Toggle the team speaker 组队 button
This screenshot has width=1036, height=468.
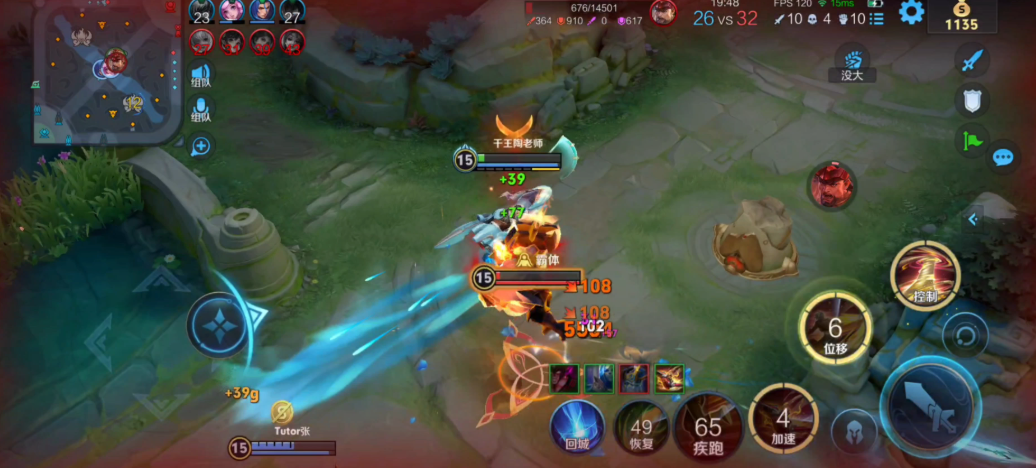click(x=201, y=74)
